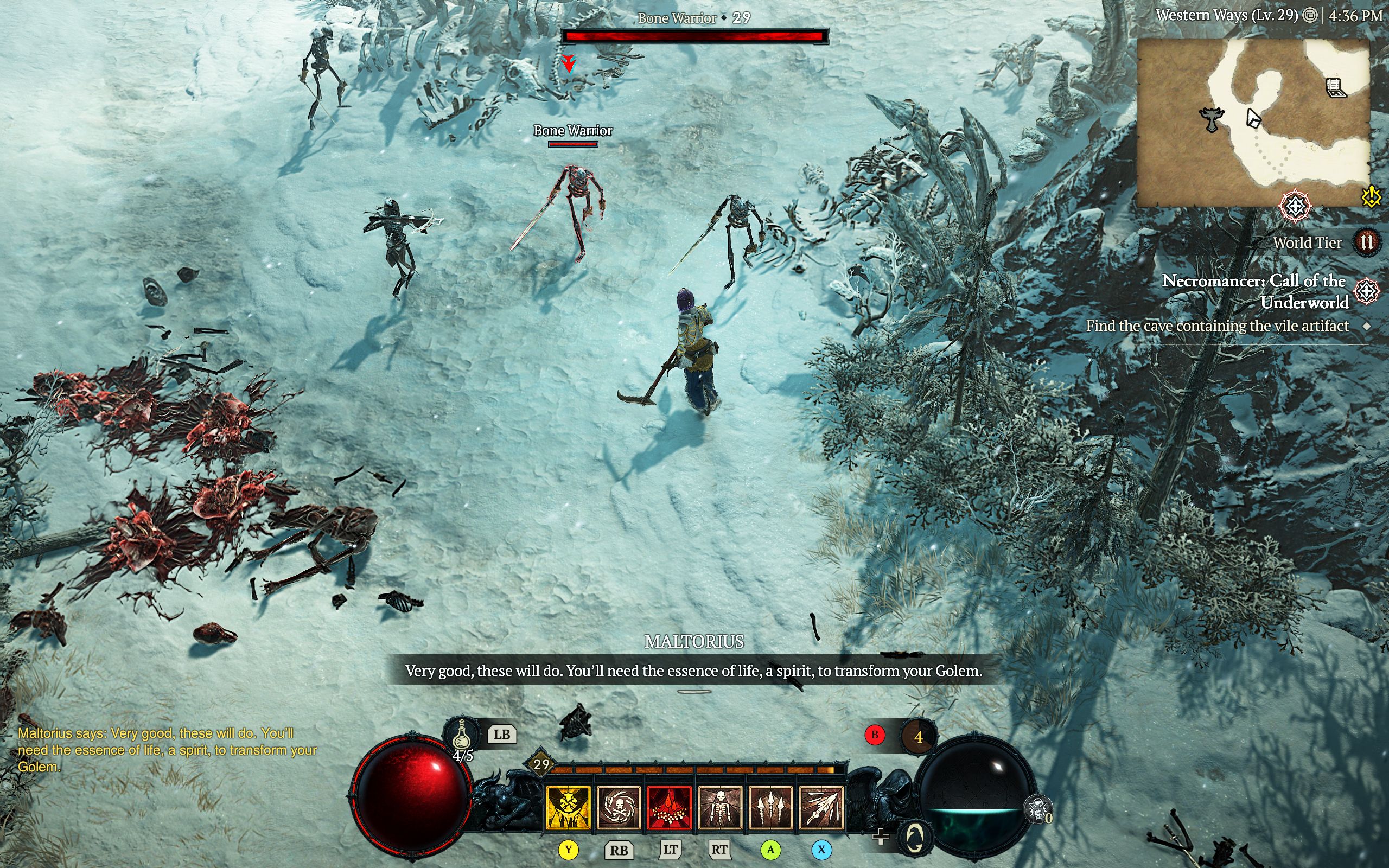Click the skull vortex skill bound to RB
1389x868 pixels.
[x=620, y=809]
